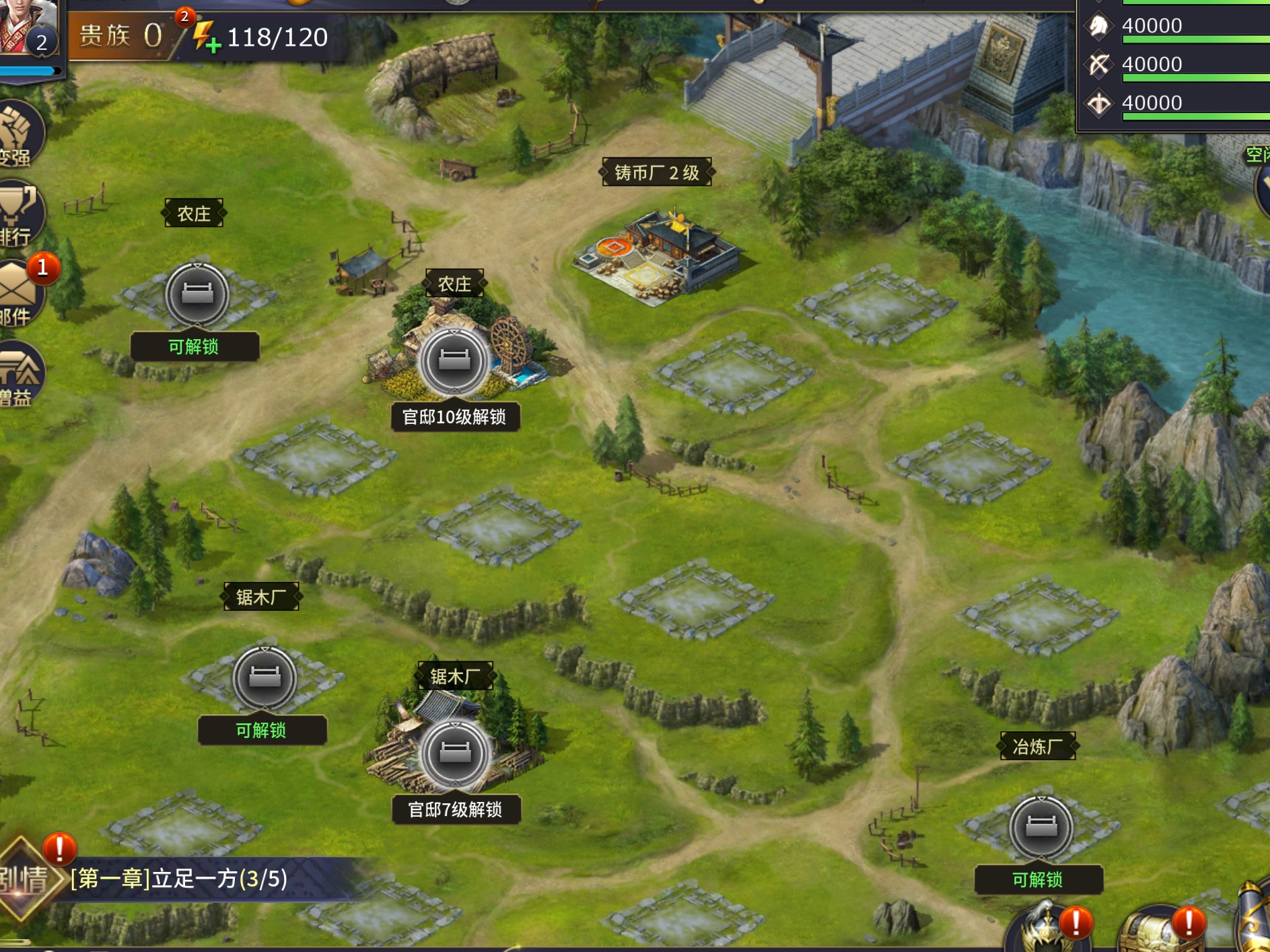The width and height of the screenshot is (1270, 952).
Task: Tap the 空闲 tab at screen right edge
Action: coord(1260,156)
